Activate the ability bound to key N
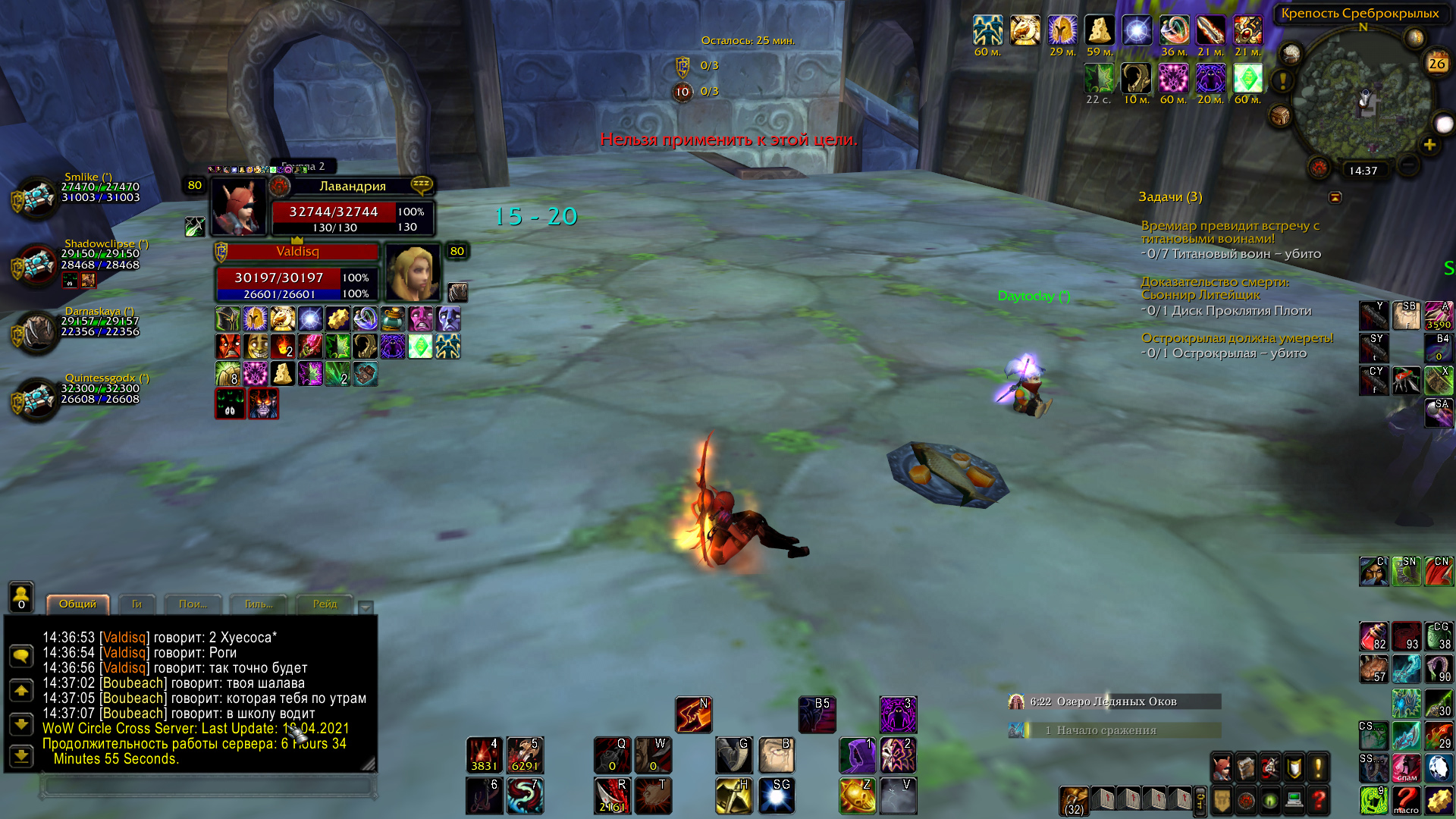 [x=693, y=715]
